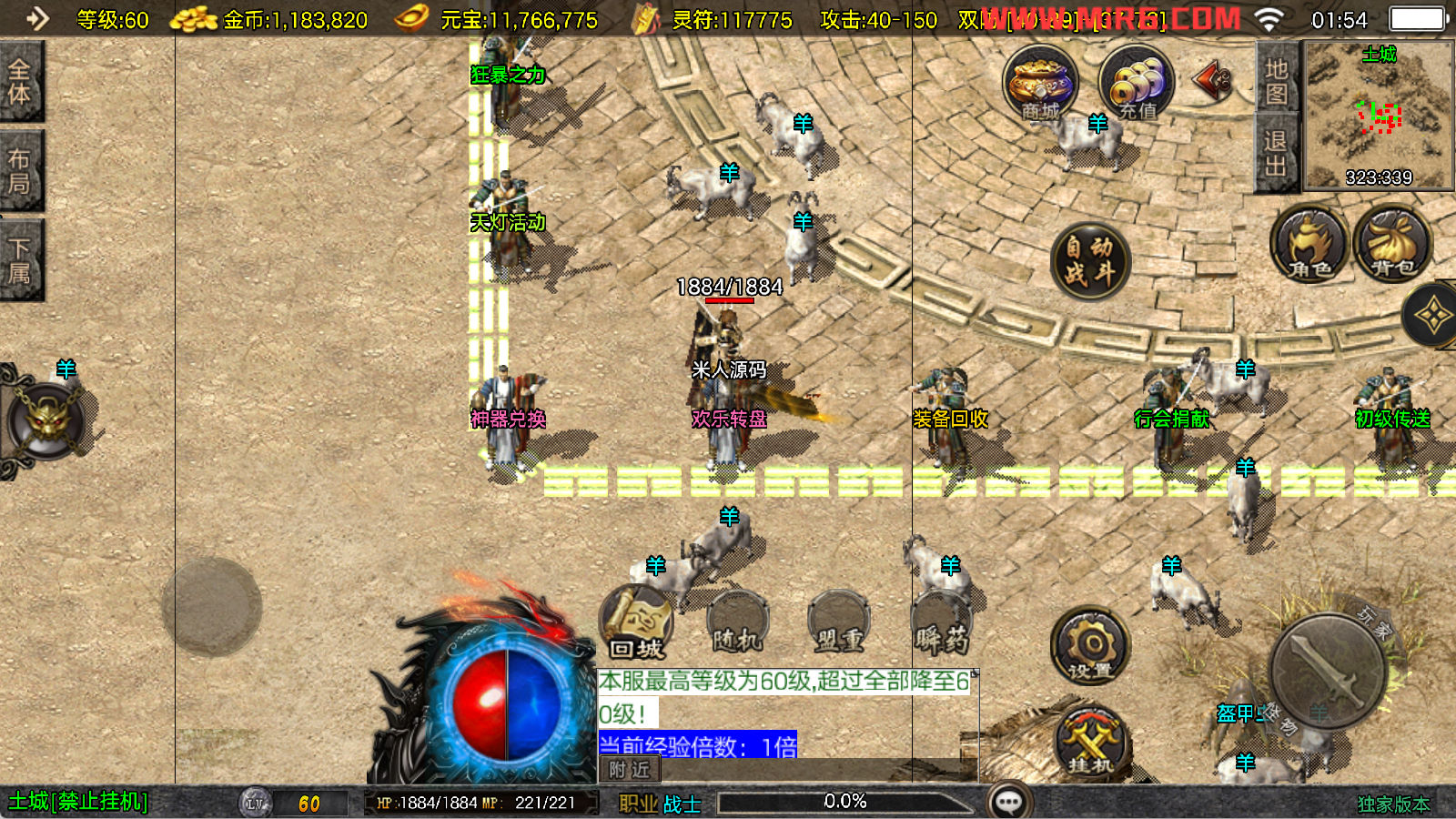Click the 地图 map button

pyautogui.click(x=1276, y=80)
